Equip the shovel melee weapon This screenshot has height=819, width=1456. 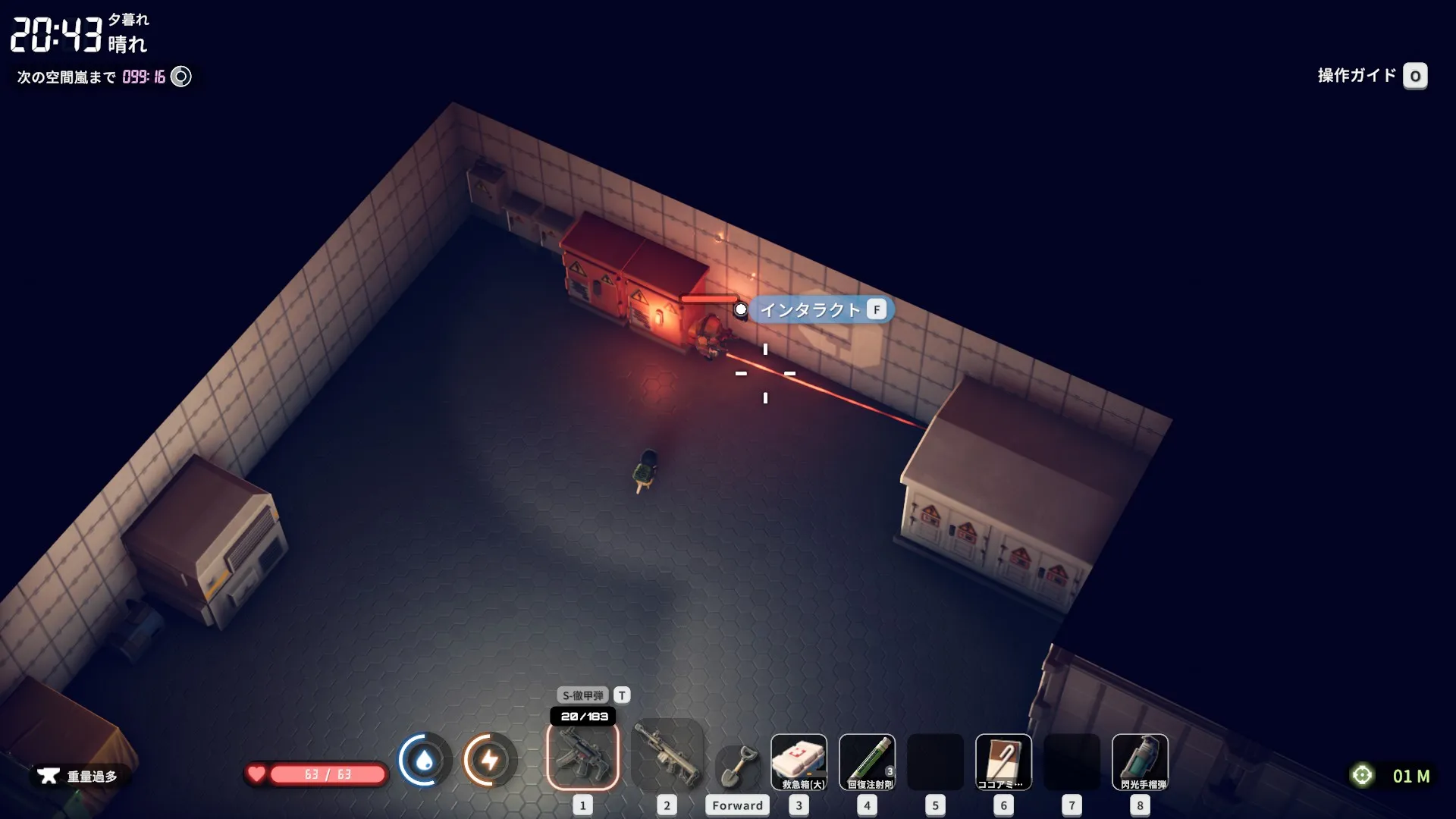coord(737,766)
